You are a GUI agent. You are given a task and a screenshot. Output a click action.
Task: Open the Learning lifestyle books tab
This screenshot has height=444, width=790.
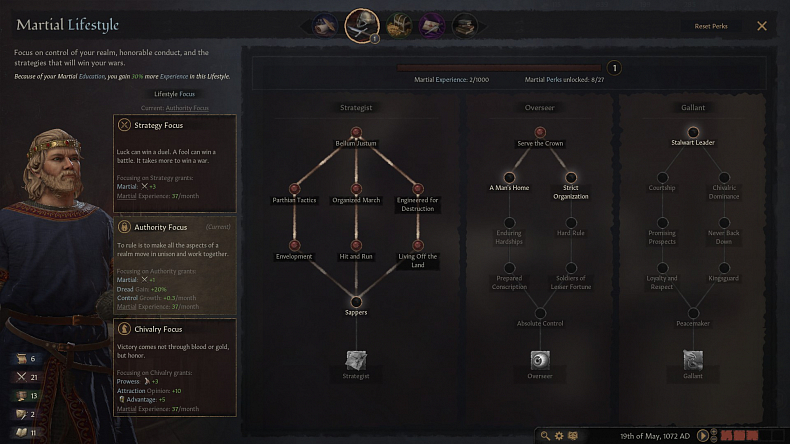click(464, 25)
